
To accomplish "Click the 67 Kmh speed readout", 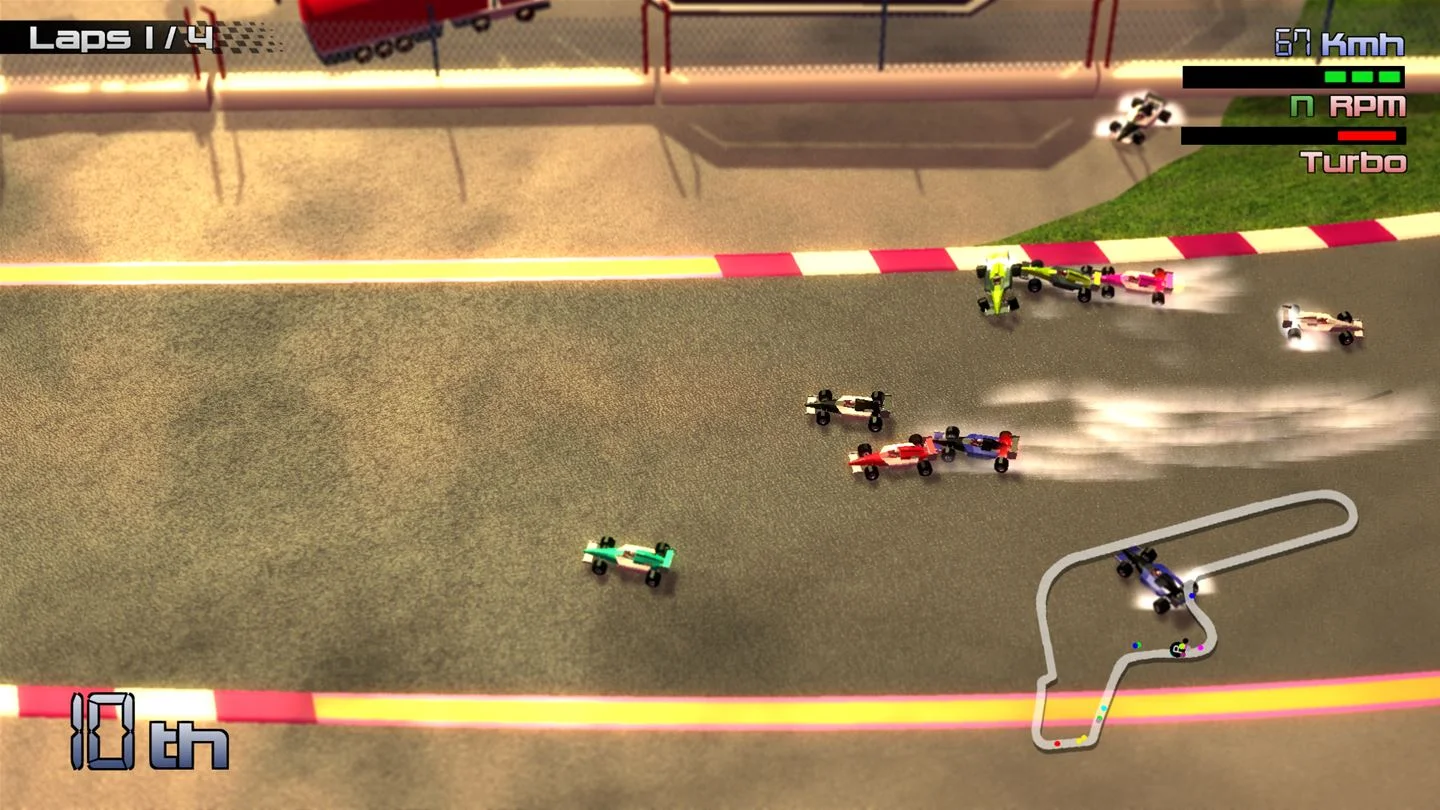I will click(x=1340, y=42).
